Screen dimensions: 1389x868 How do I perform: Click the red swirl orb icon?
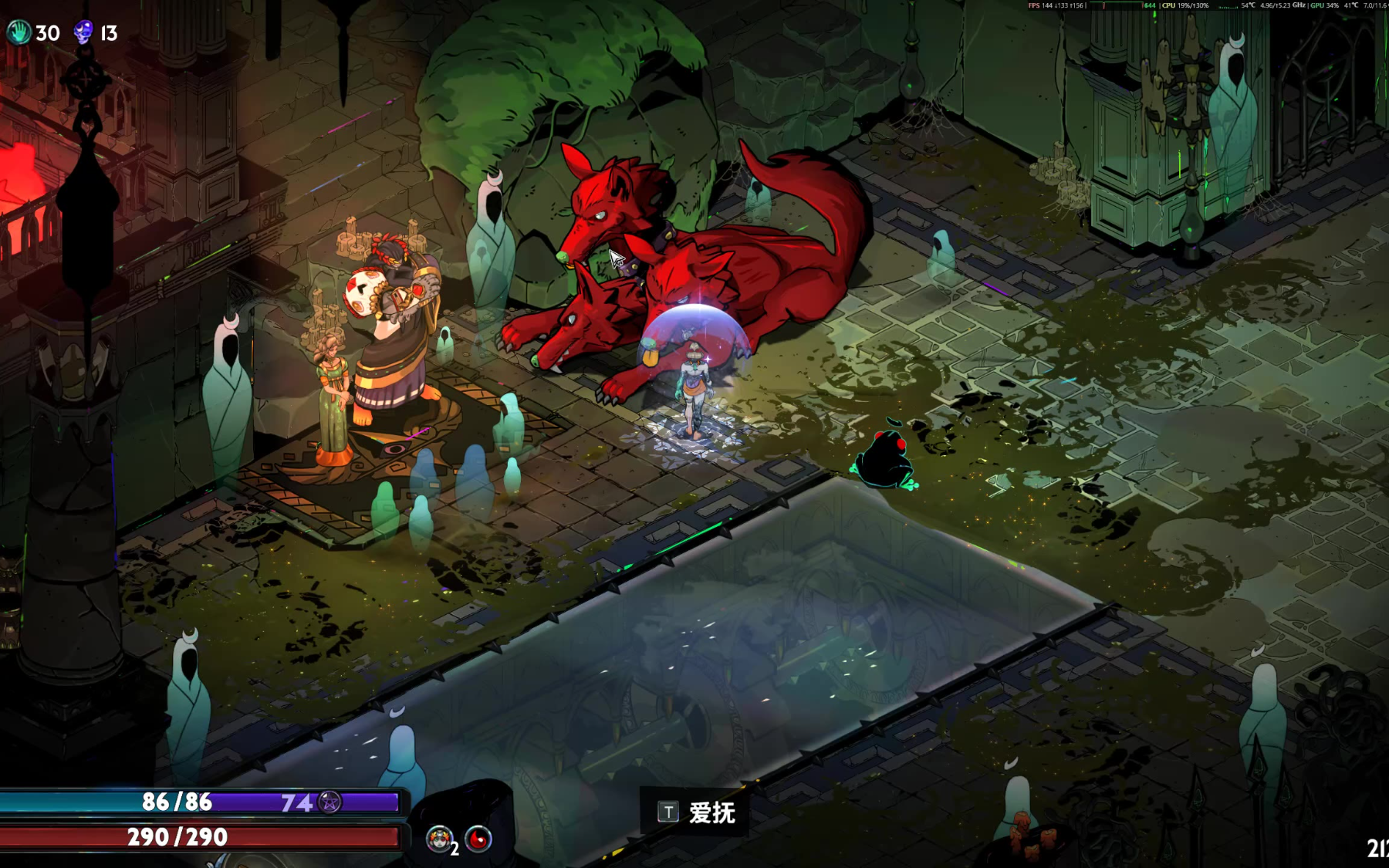pyautogui.click(x=478, y=839)
